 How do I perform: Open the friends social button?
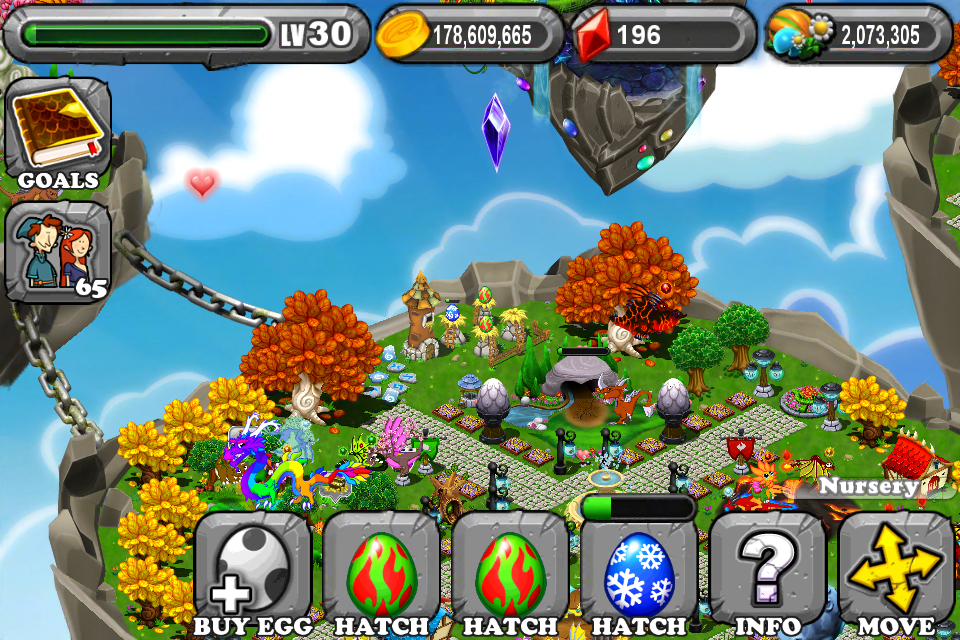pos(58,252)
